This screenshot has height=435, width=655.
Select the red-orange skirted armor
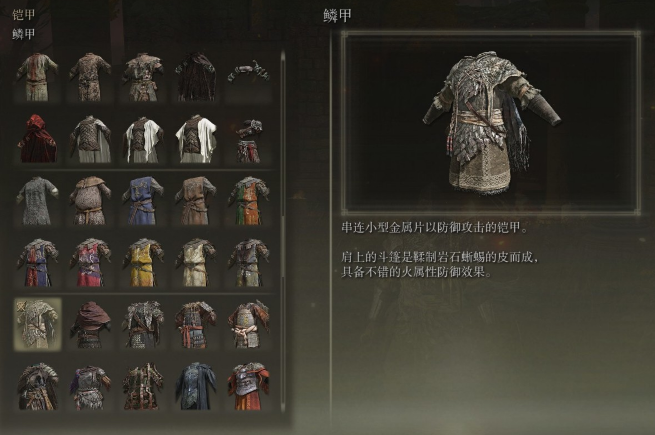[x=248, y=386]
